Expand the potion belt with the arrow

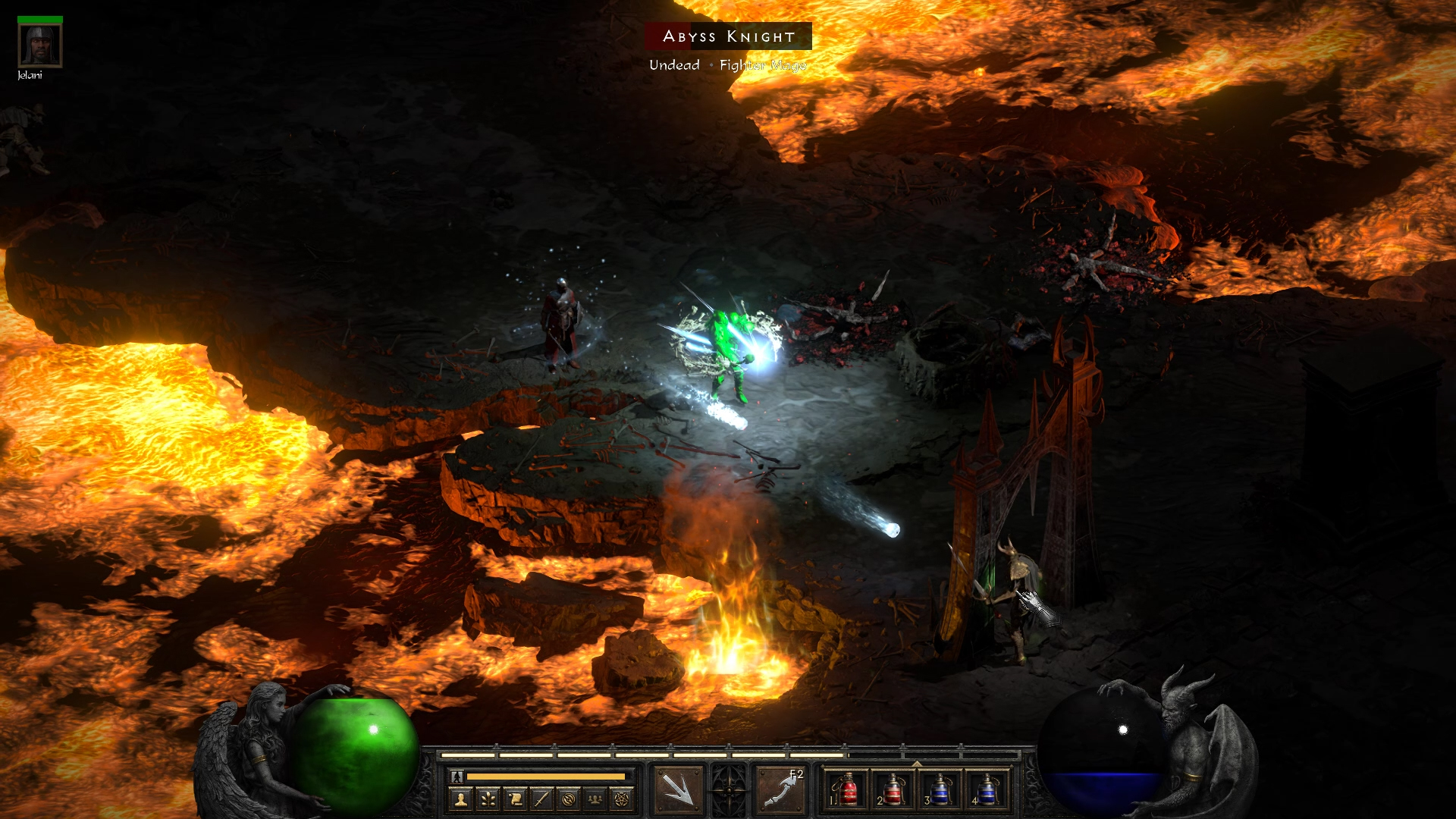click(917, 764)
